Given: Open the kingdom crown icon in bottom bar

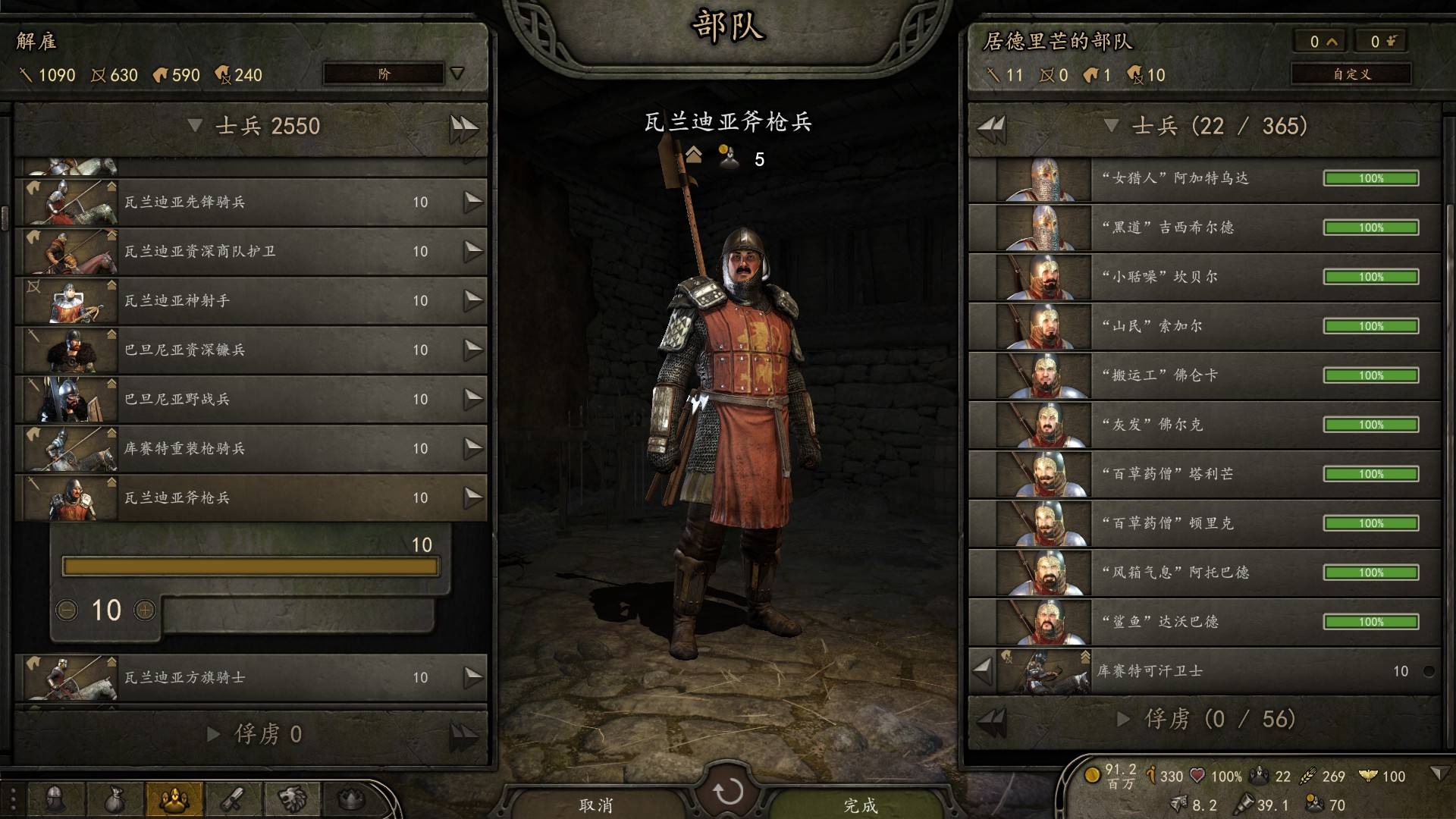Looking at the screenshot, I should point(350,799).
